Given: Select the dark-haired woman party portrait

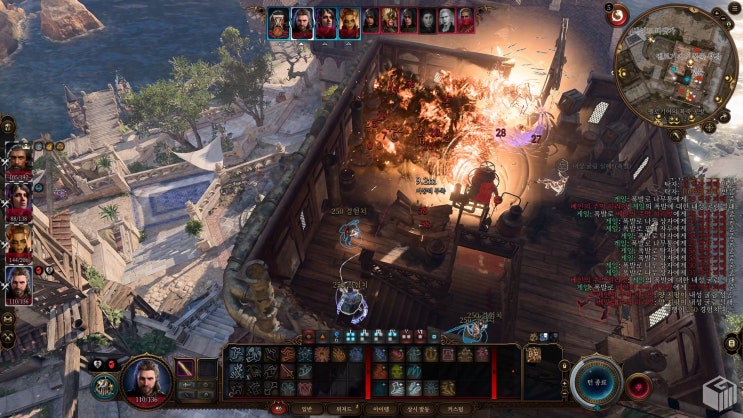Looking at the screenshot, I should tap(20, 200).
